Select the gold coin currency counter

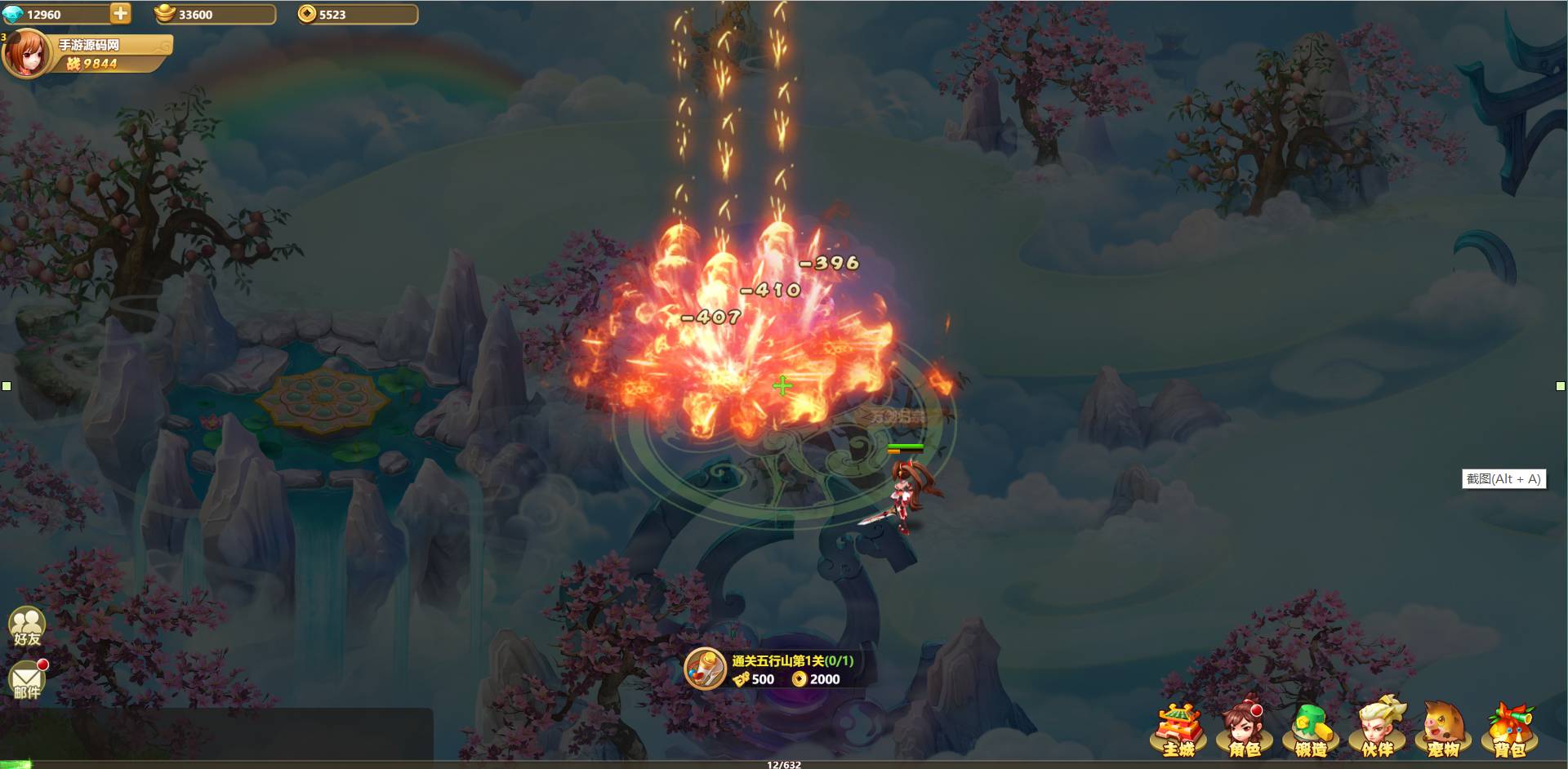(357, 15)
